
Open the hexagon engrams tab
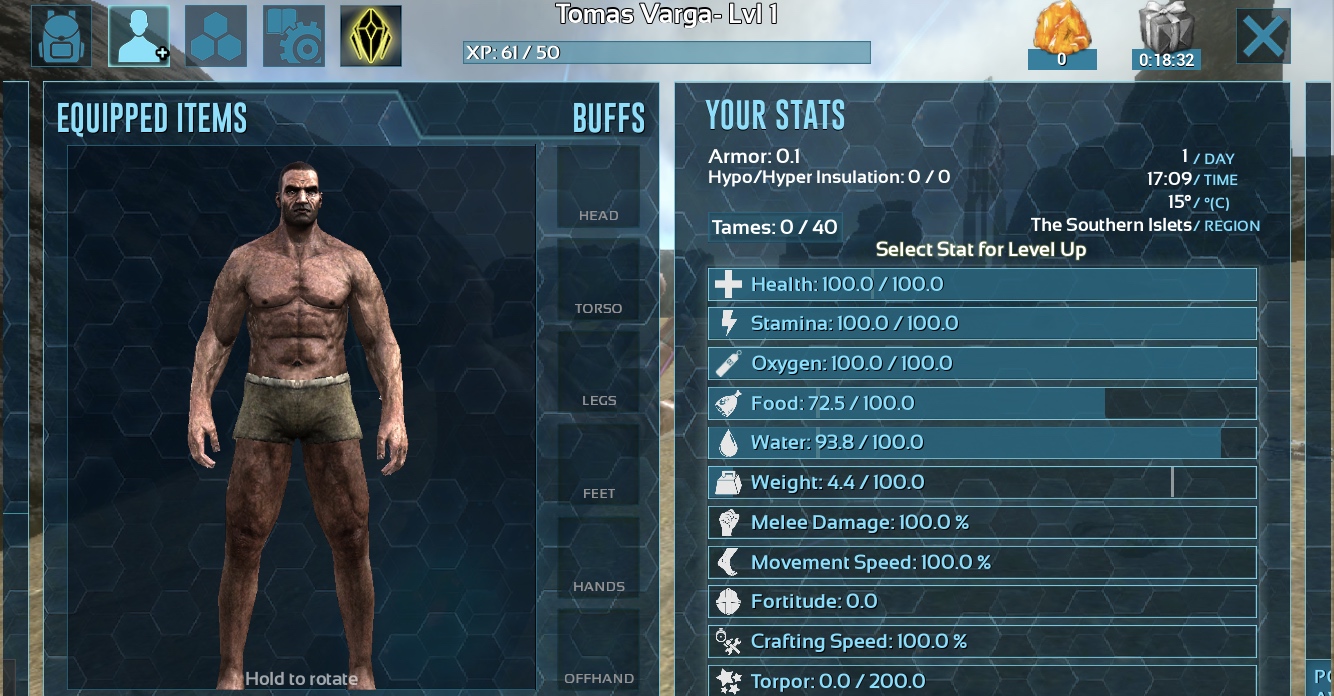216,36
